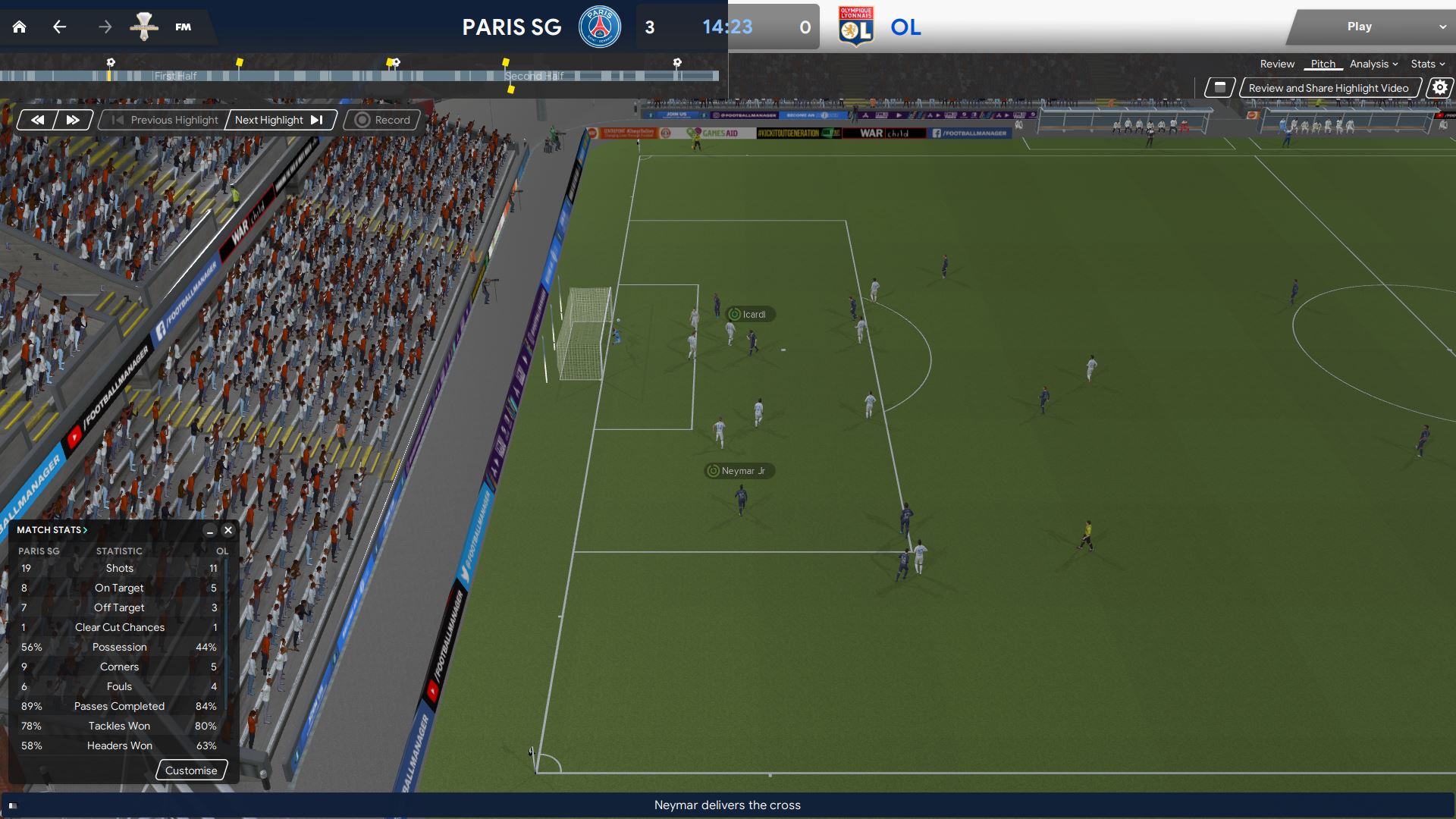
Task: Minimise the Match Stats panel
Action: point(210,530)
